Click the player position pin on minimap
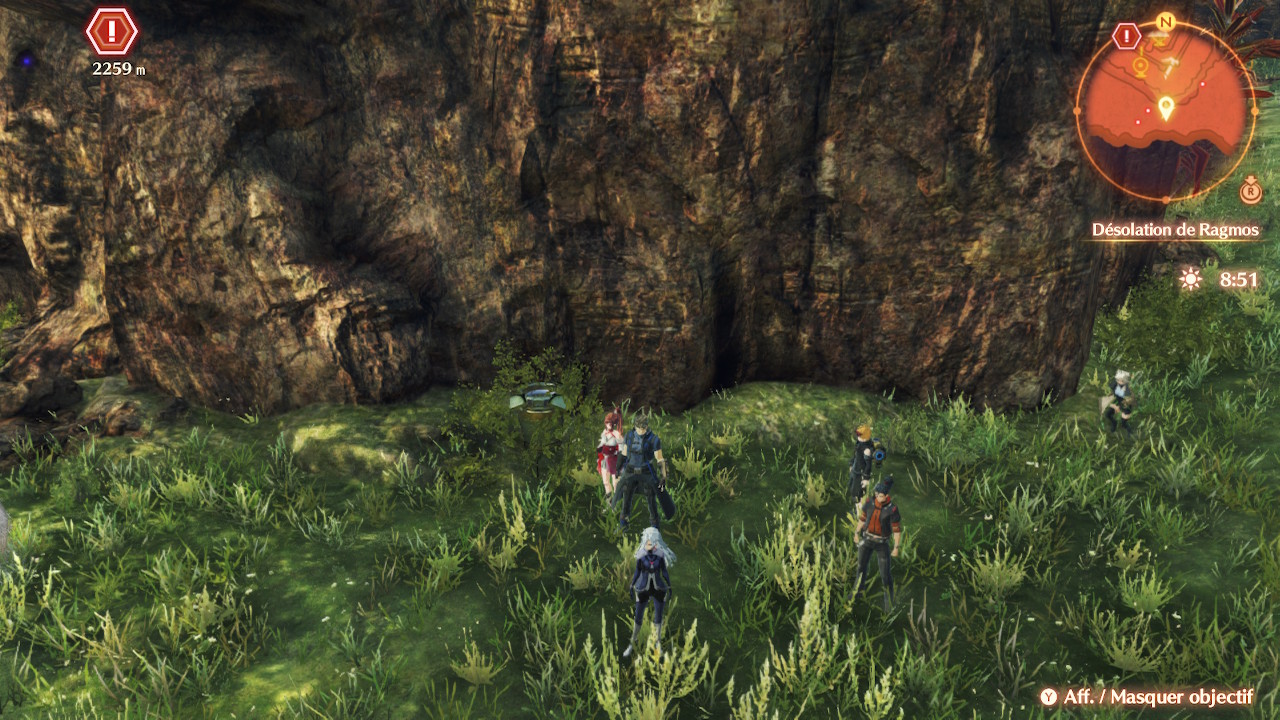The image size is (1280, 720). click(1165, 106)
